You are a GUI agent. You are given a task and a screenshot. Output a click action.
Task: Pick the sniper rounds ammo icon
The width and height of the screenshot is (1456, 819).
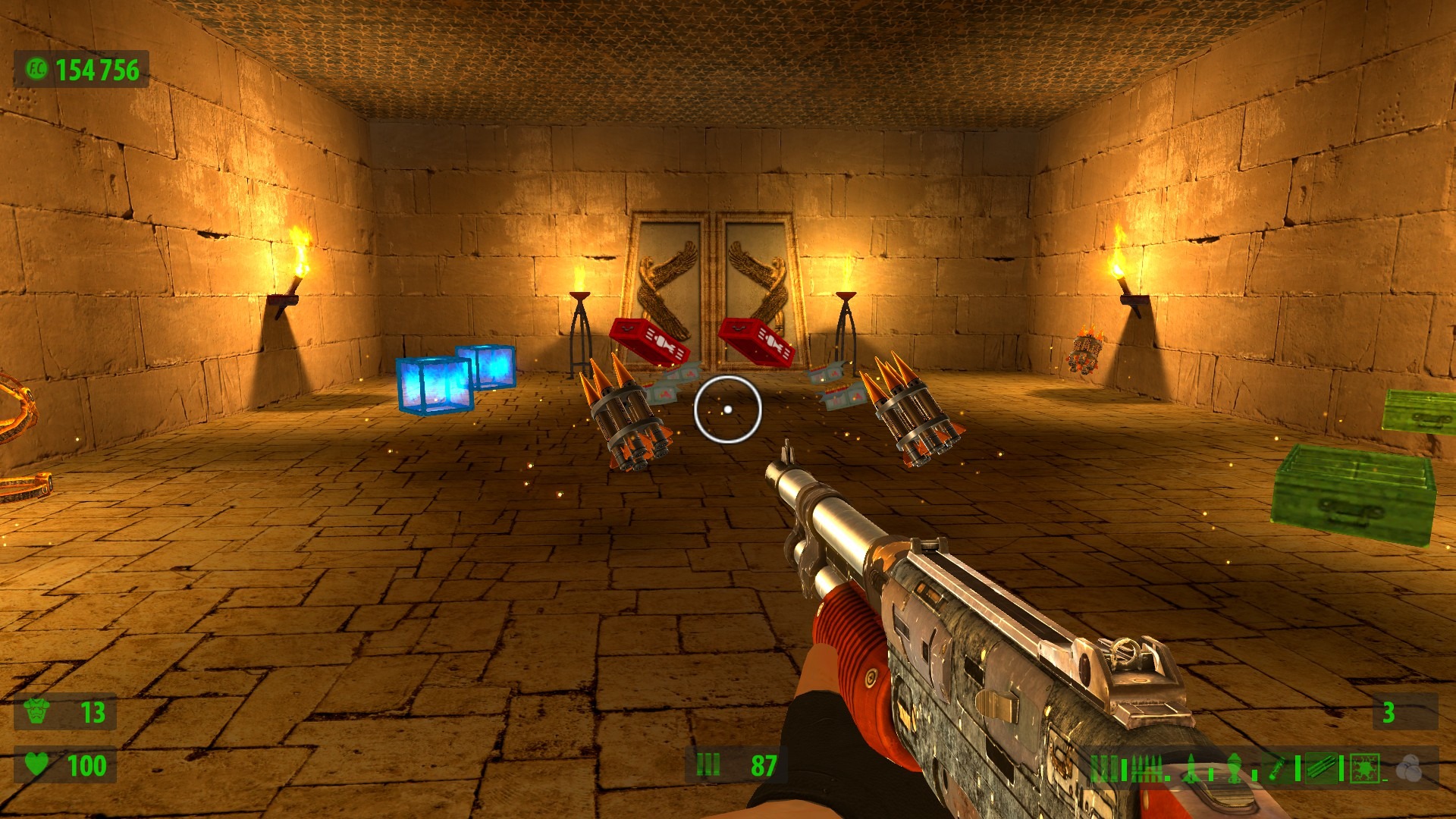pyautogui.click(x=1320, y=768)
